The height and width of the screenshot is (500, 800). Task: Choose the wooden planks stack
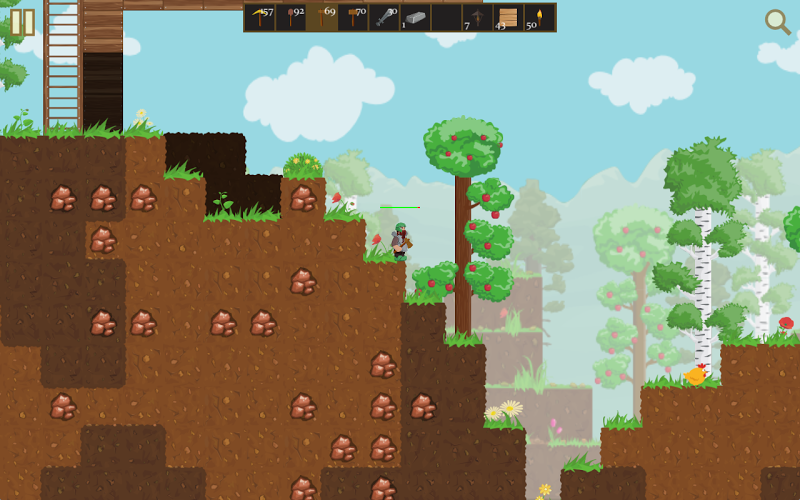[x=508, y=17]
